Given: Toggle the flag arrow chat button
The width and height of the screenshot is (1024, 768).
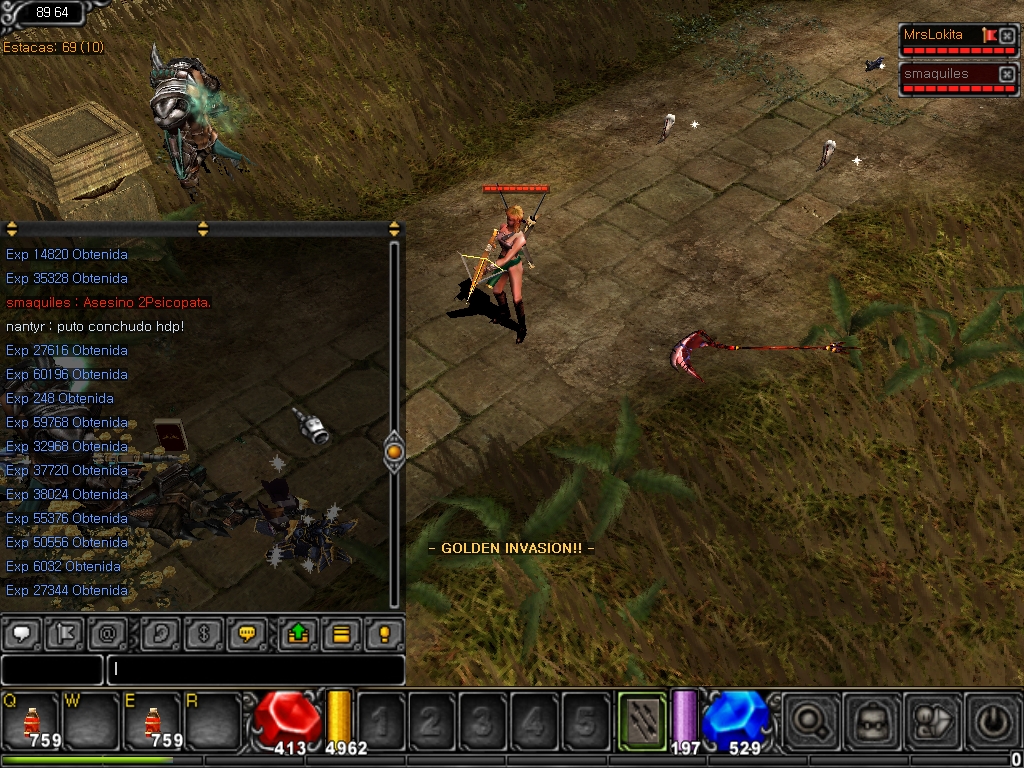Looking at the screenshot, I should coord(64,634).
